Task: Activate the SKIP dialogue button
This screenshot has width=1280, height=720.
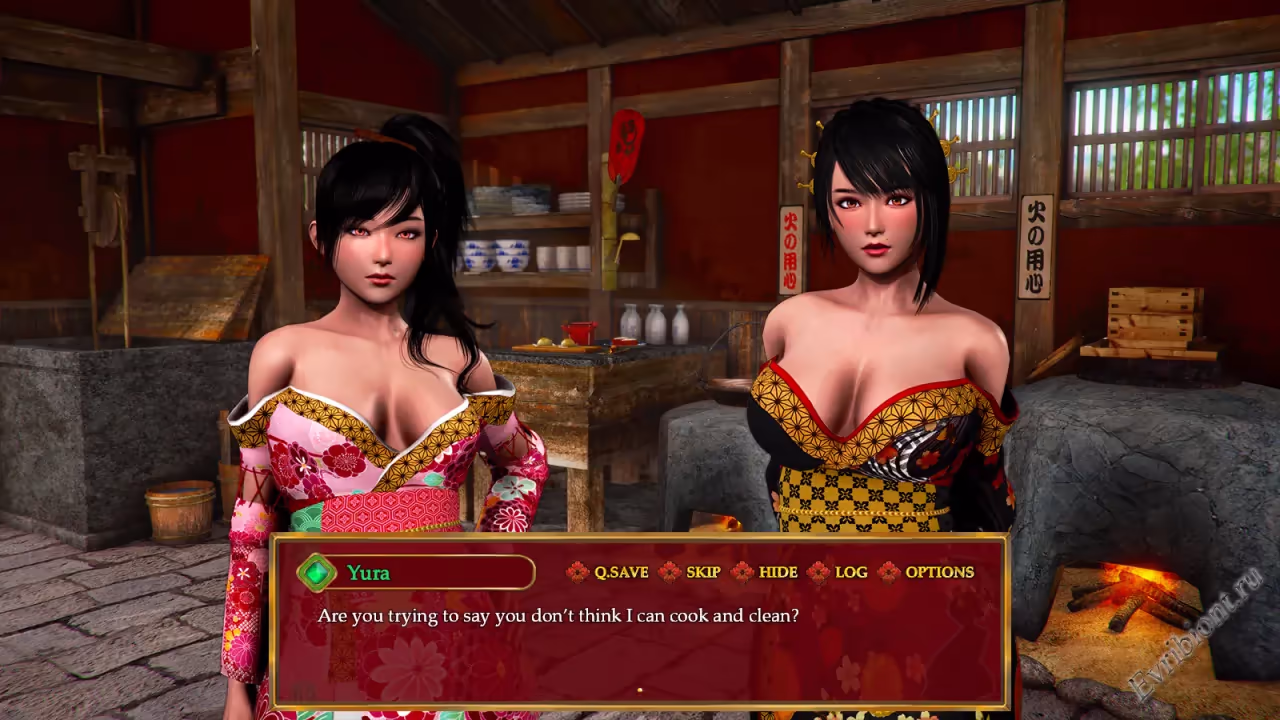Action: coord(703,572)
